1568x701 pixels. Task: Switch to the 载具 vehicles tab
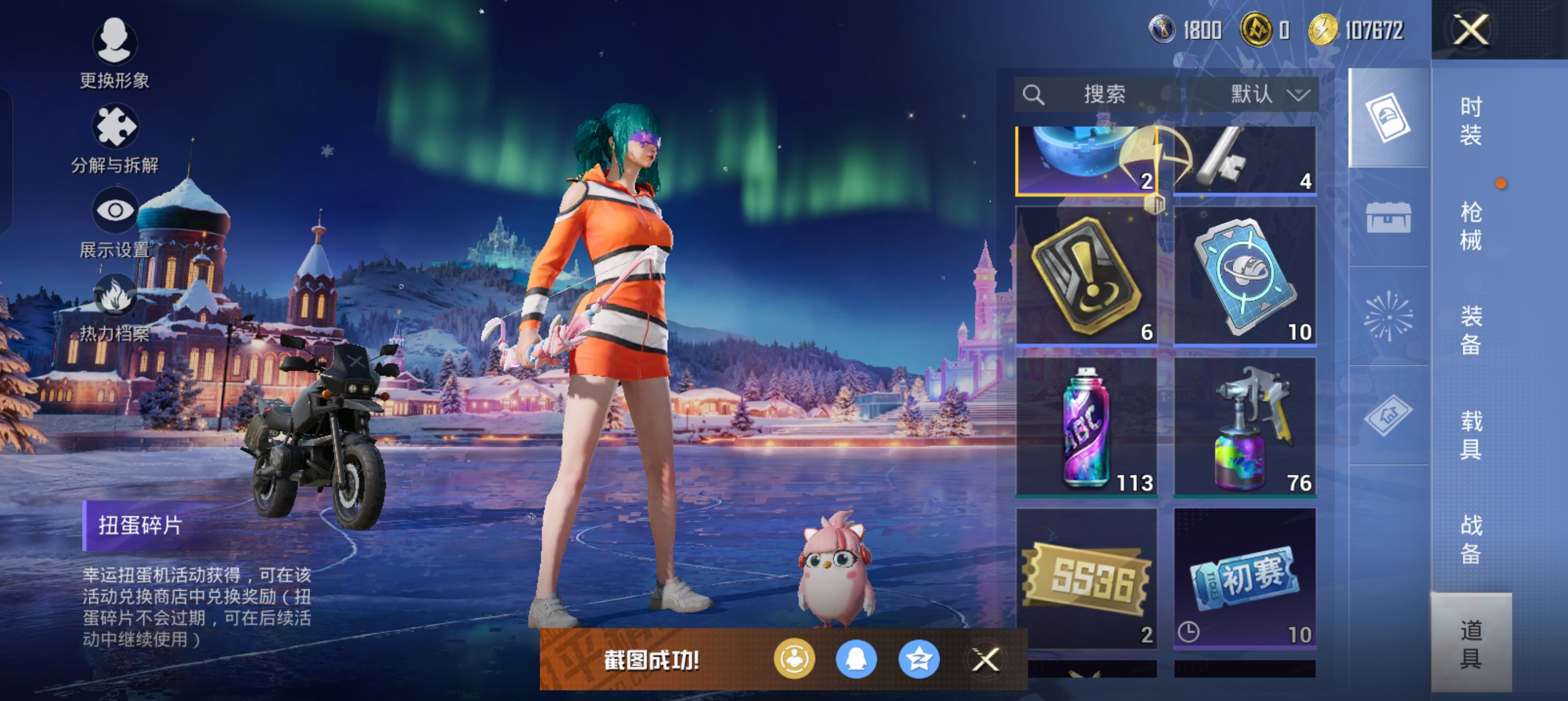1471,435
